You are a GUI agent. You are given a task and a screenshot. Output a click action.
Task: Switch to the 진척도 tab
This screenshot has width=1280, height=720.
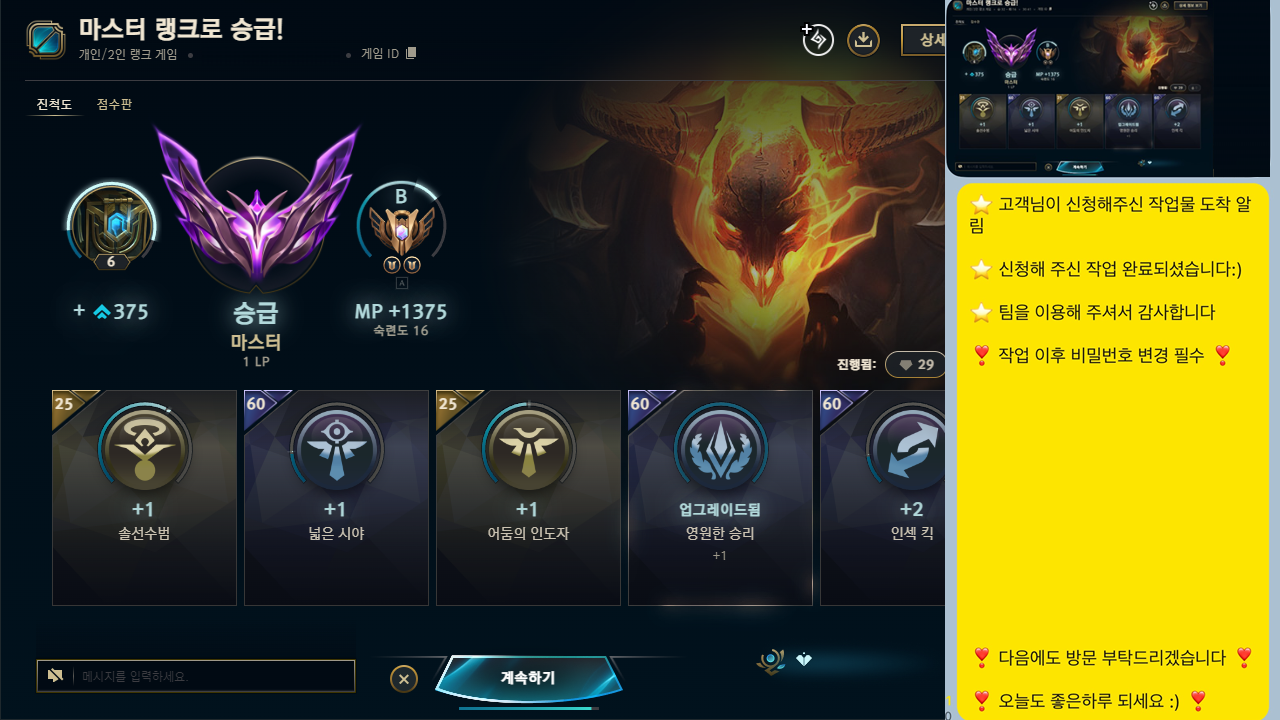pyautogui.click(x=54, y=103)
